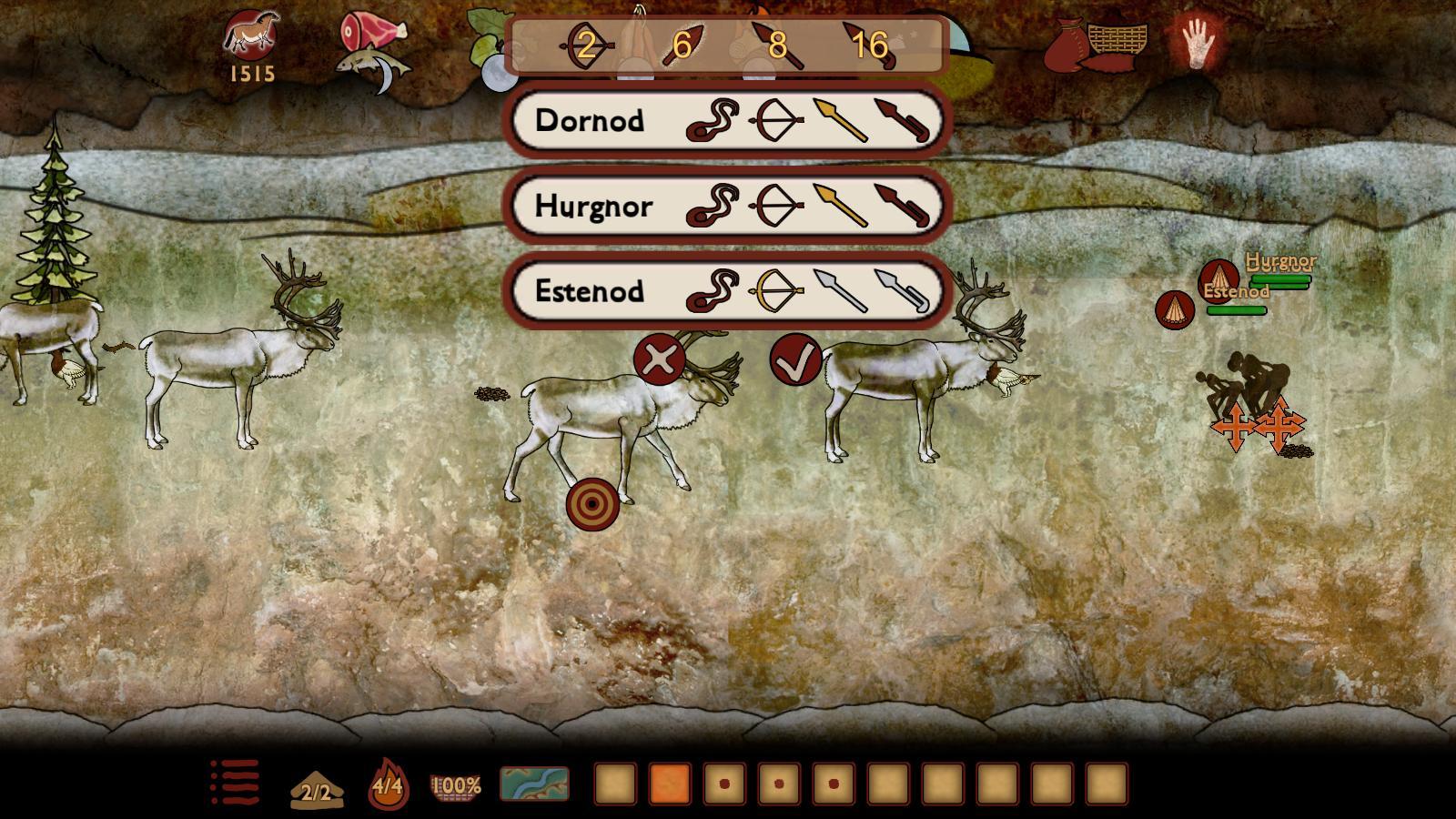Check the campfire status showing 4/4
The height and width of the screenshot is (819, 1456).
coord(387,784)
